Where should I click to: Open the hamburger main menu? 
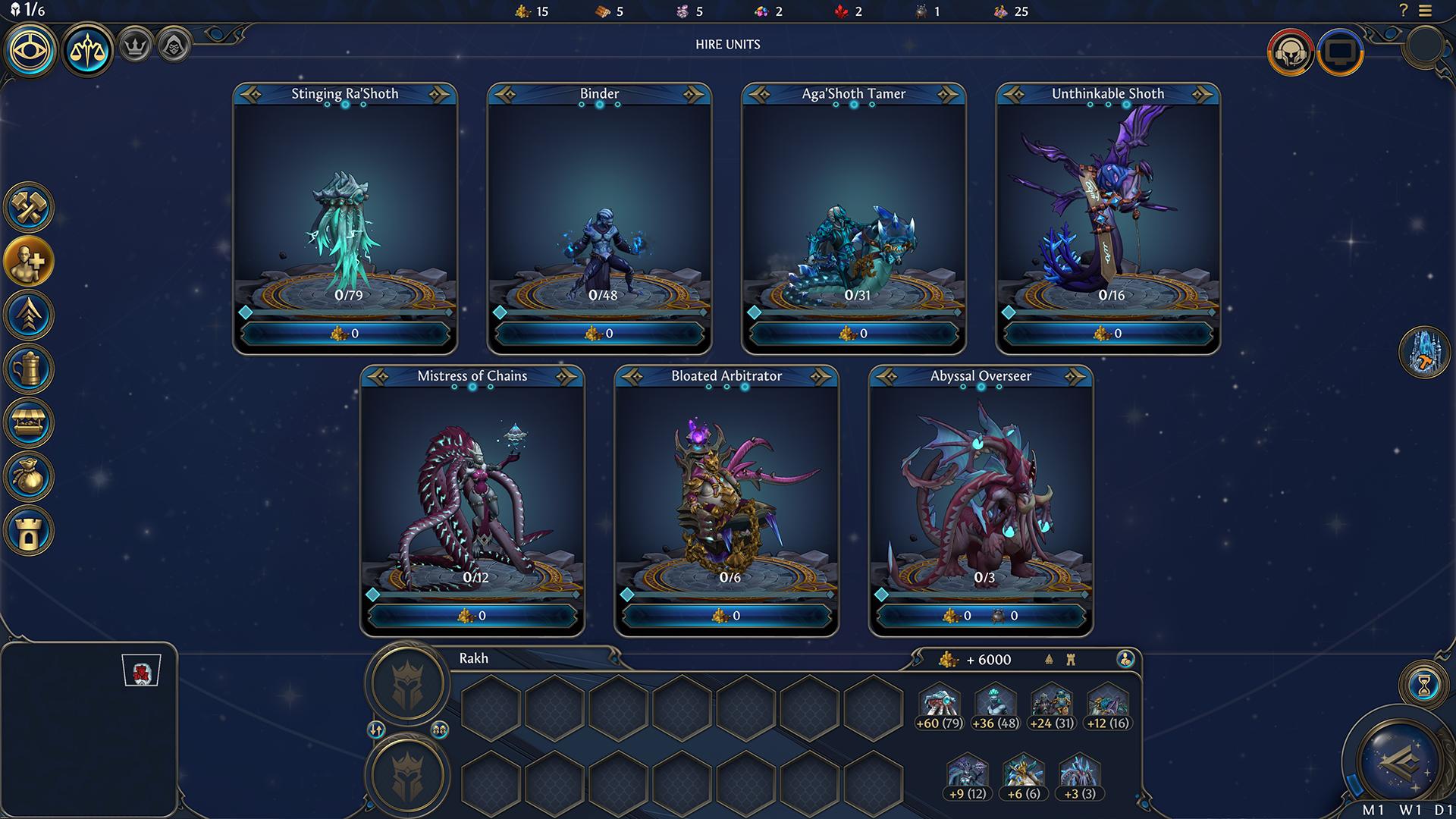click(x=1426, y=11)
